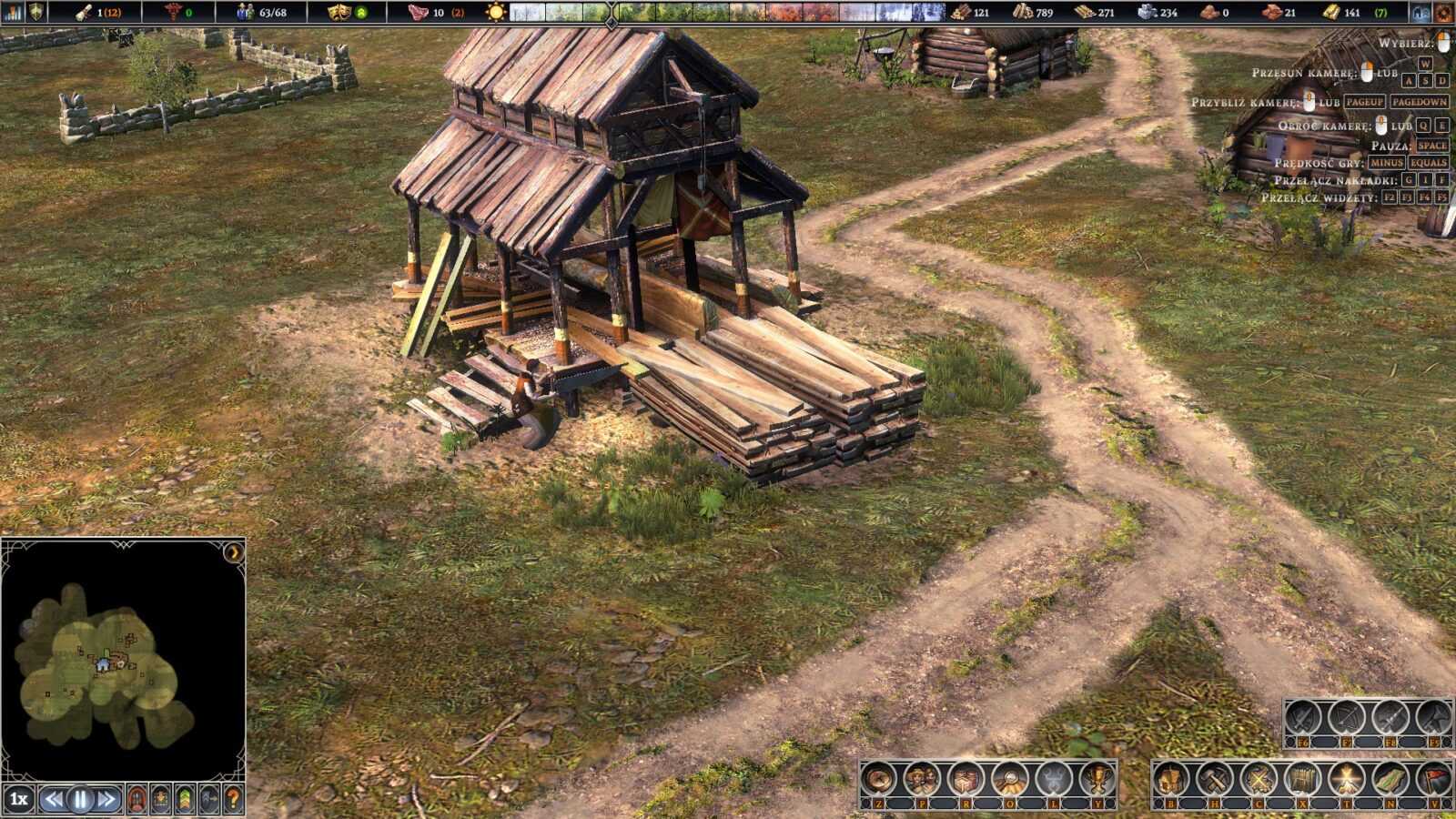Select the axe unit button
This screenshot has height=819, width=1456.
tap(1434, 719)
